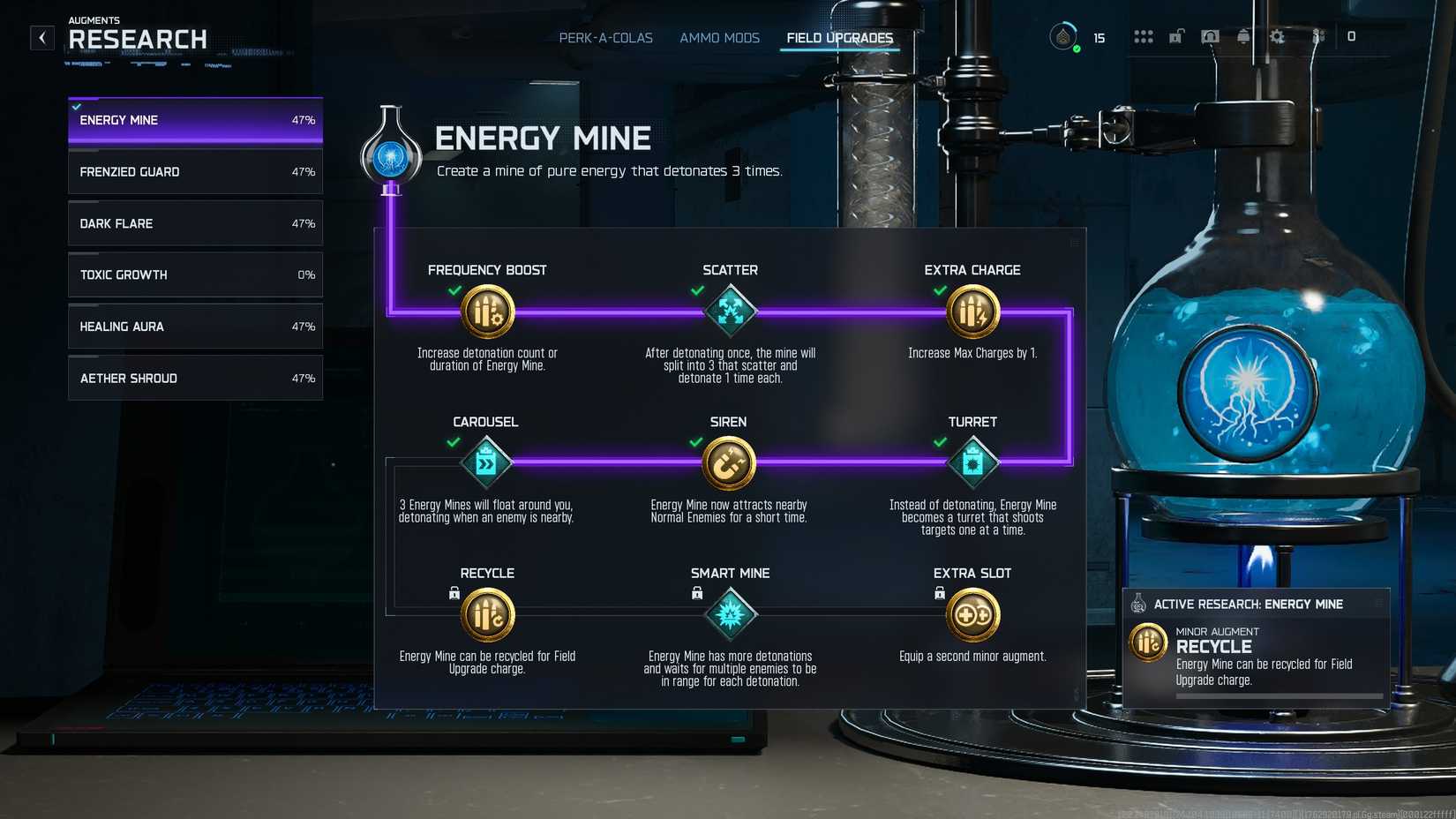
Task: Select Toxic Growth in the sidebar
Action: 194,274
